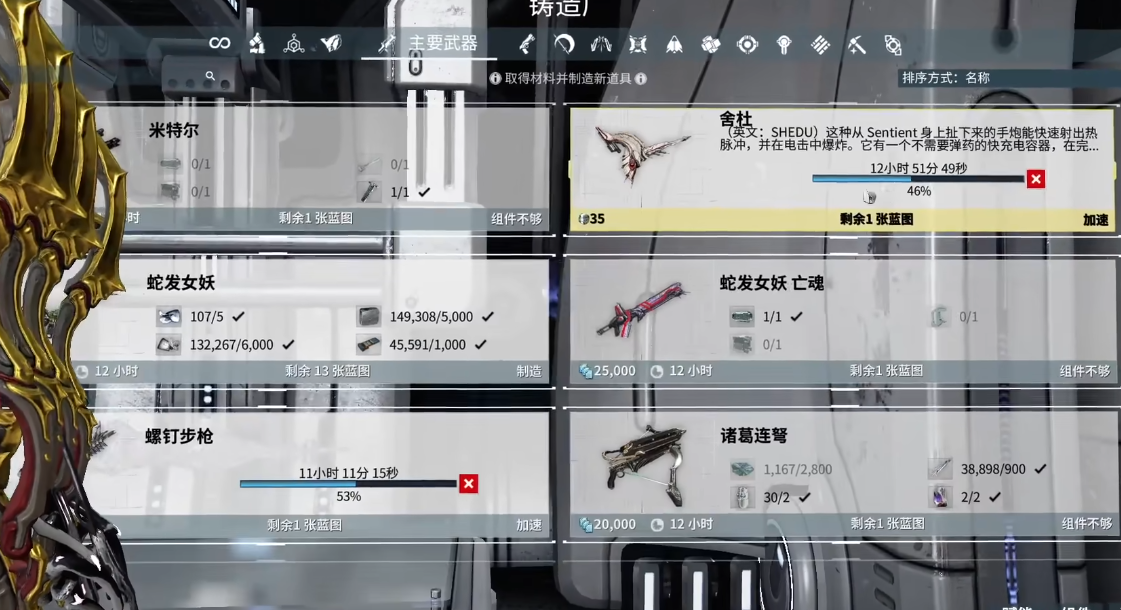1121x610 pixels.
Task: Rush the 舍杜 build with 加速
Action: tap(1095, 219)
